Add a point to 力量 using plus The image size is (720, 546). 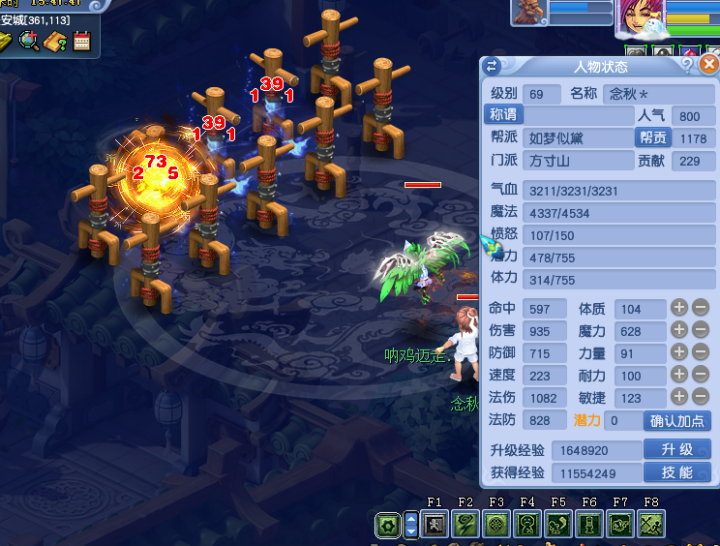678,354
